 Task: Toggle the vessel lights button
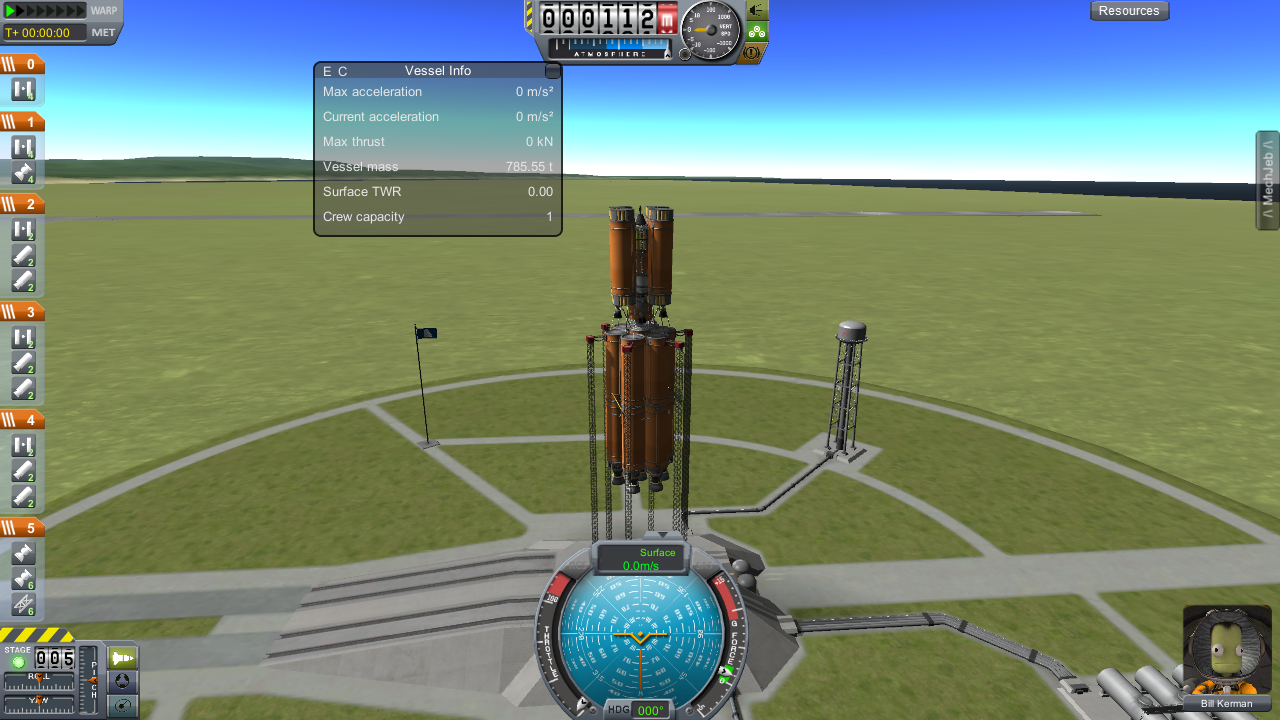(x=757, y=10)
